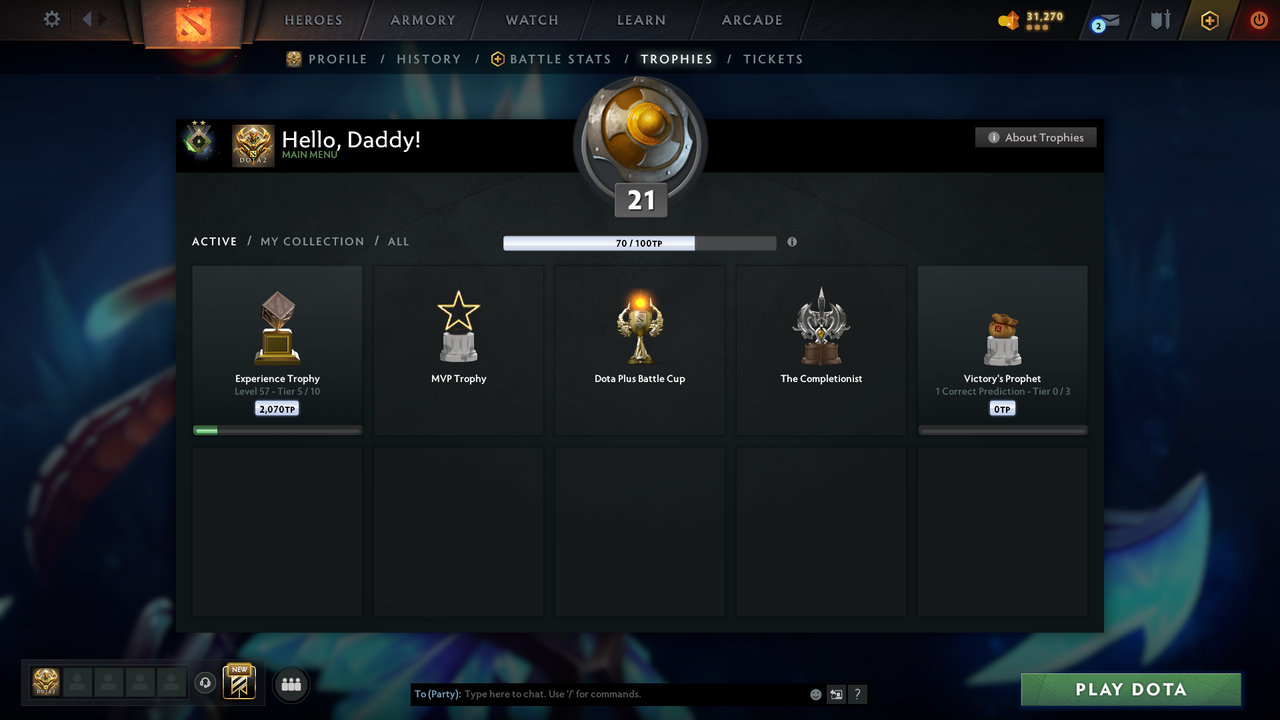The height and width of the screenshot is (720, 1280).
Task: Open the TROPHIES tab
Action: [x=676, y=59]
